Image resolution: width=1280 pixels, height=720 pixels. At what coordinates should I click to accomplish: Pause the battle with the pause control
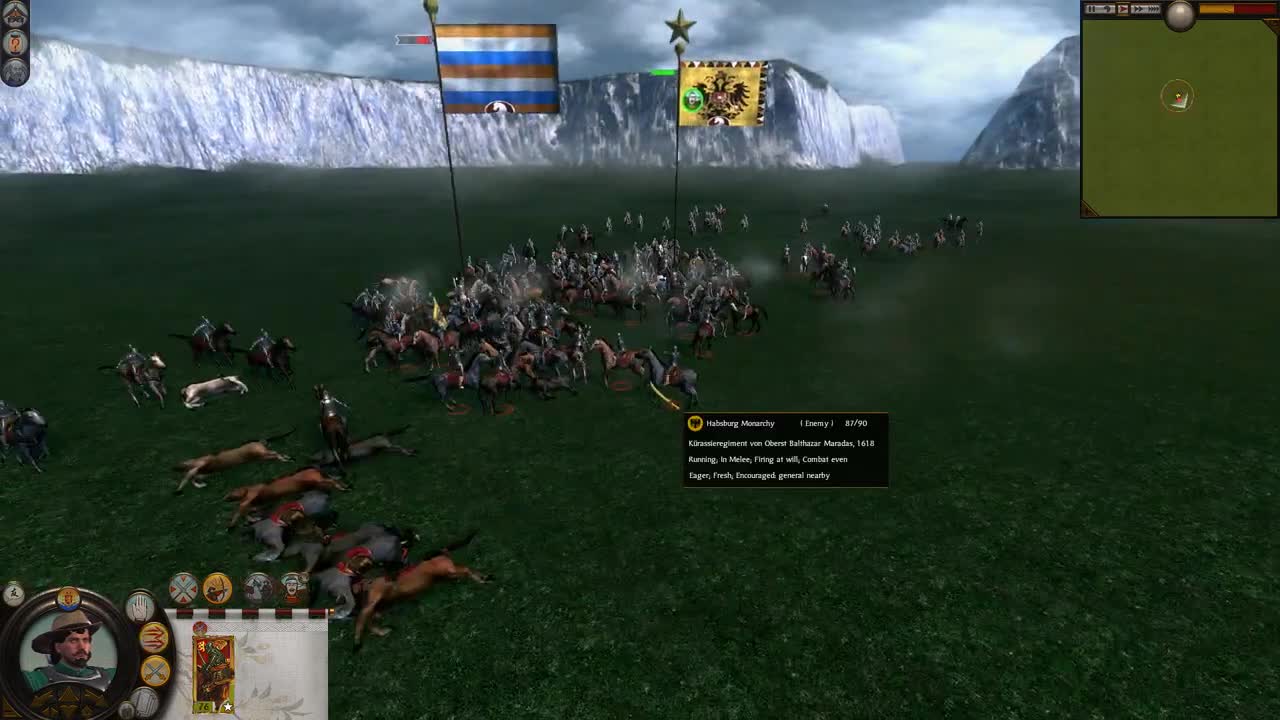[1092, 9]
